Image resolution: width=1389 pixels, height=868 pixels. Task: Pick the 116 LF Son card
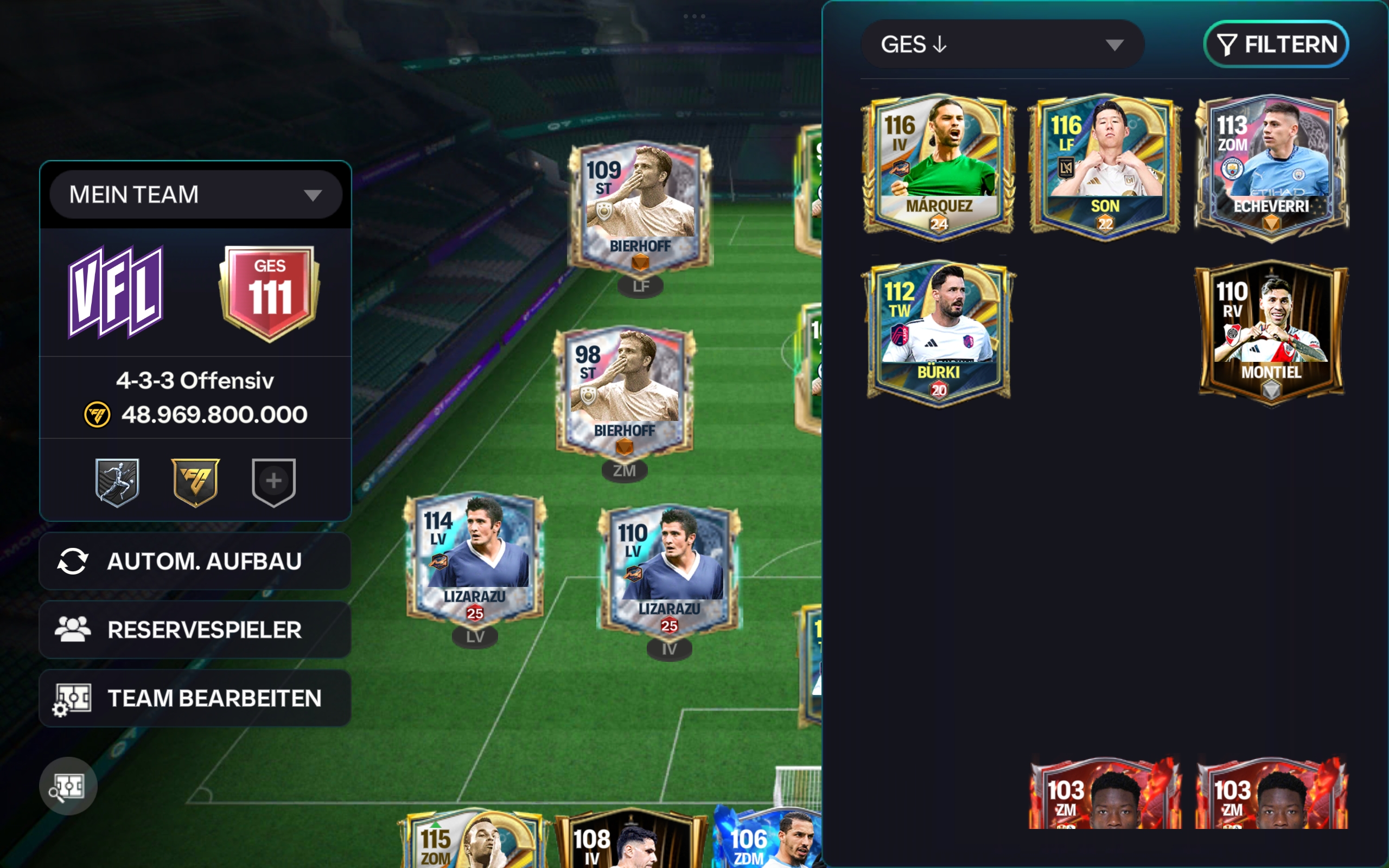click(1105, 167)
